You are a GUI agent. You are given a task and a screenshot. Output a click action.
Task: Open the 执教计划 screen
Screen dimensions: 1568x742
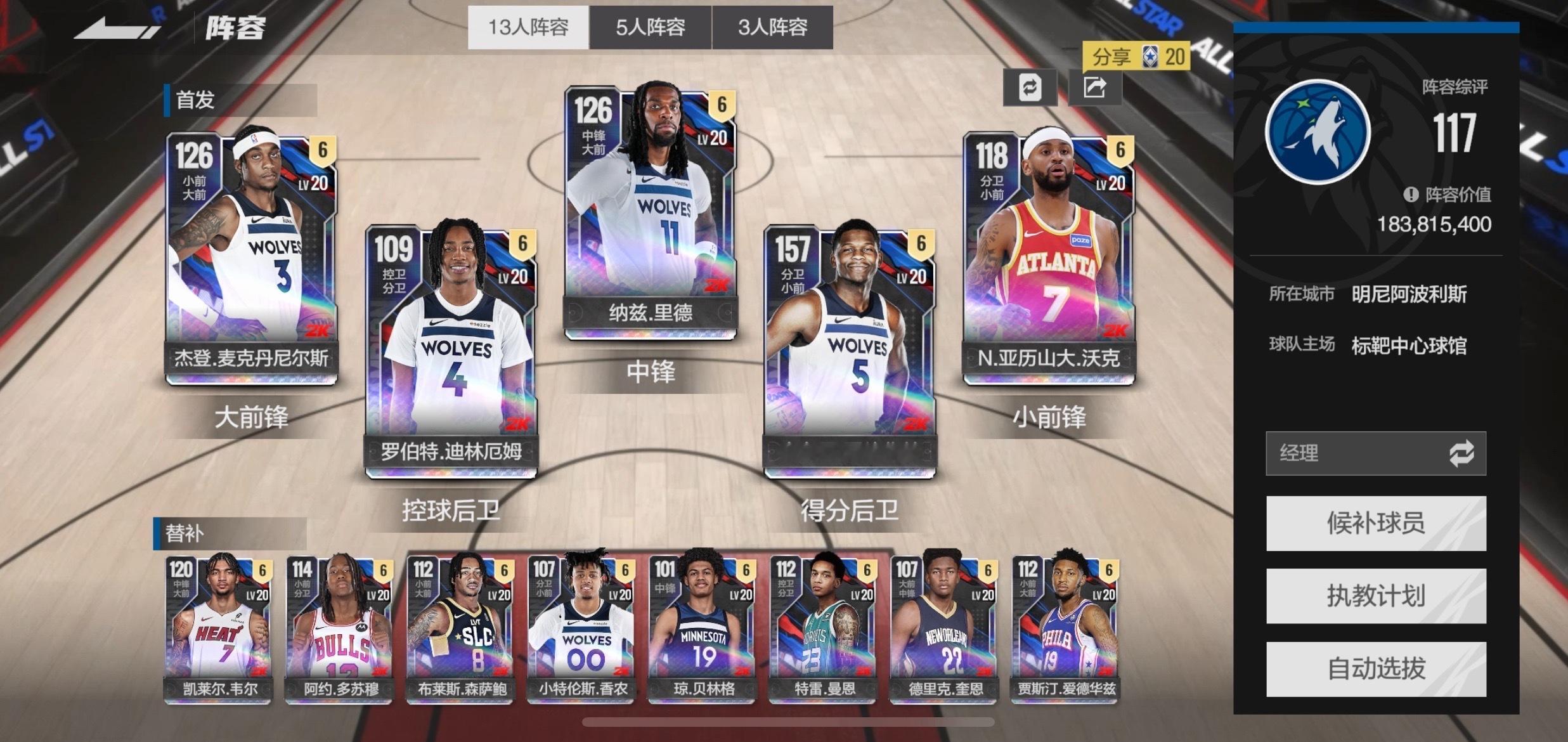(x=1376, y=595)
